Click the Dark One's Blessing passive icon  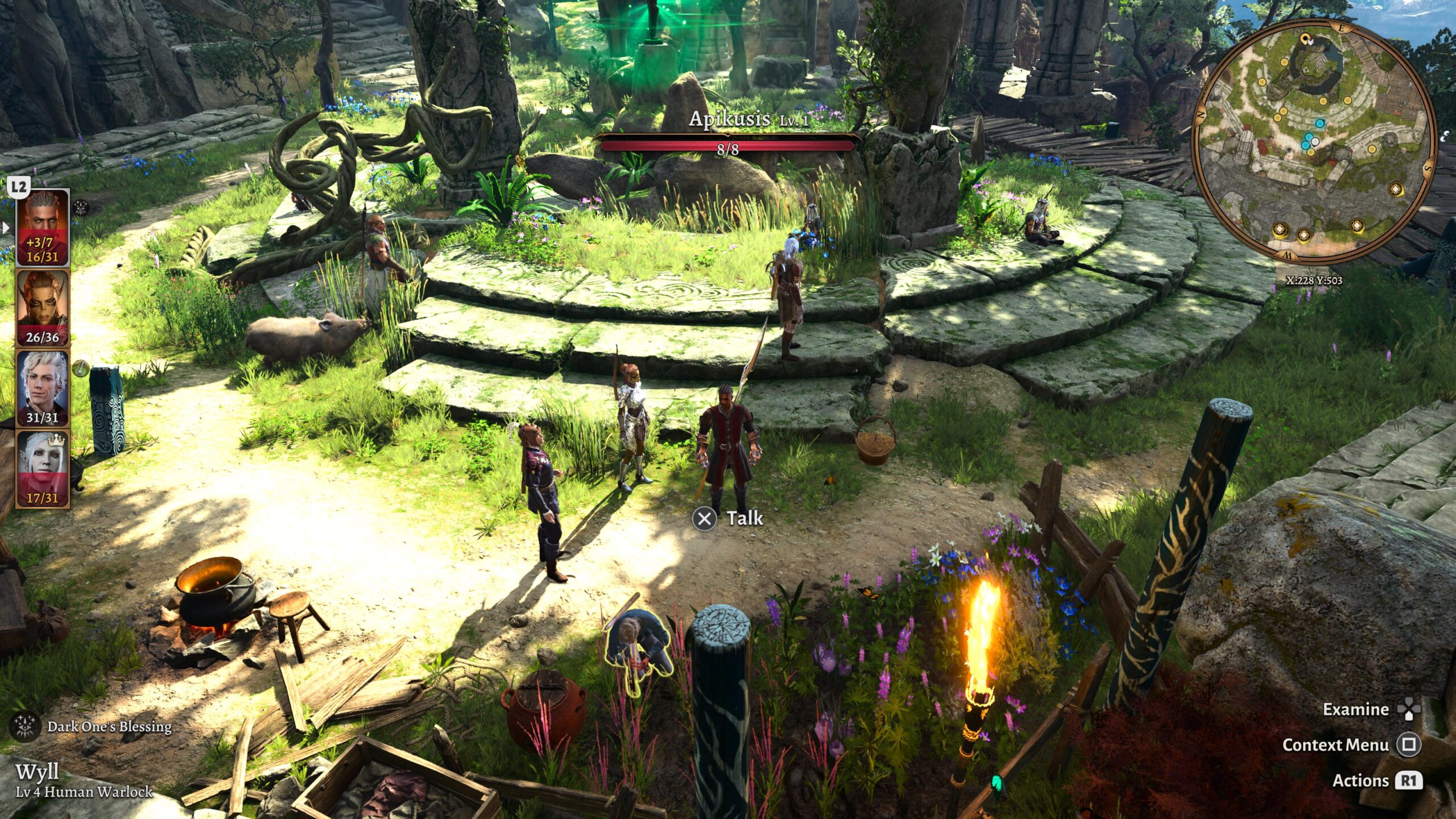25,726
